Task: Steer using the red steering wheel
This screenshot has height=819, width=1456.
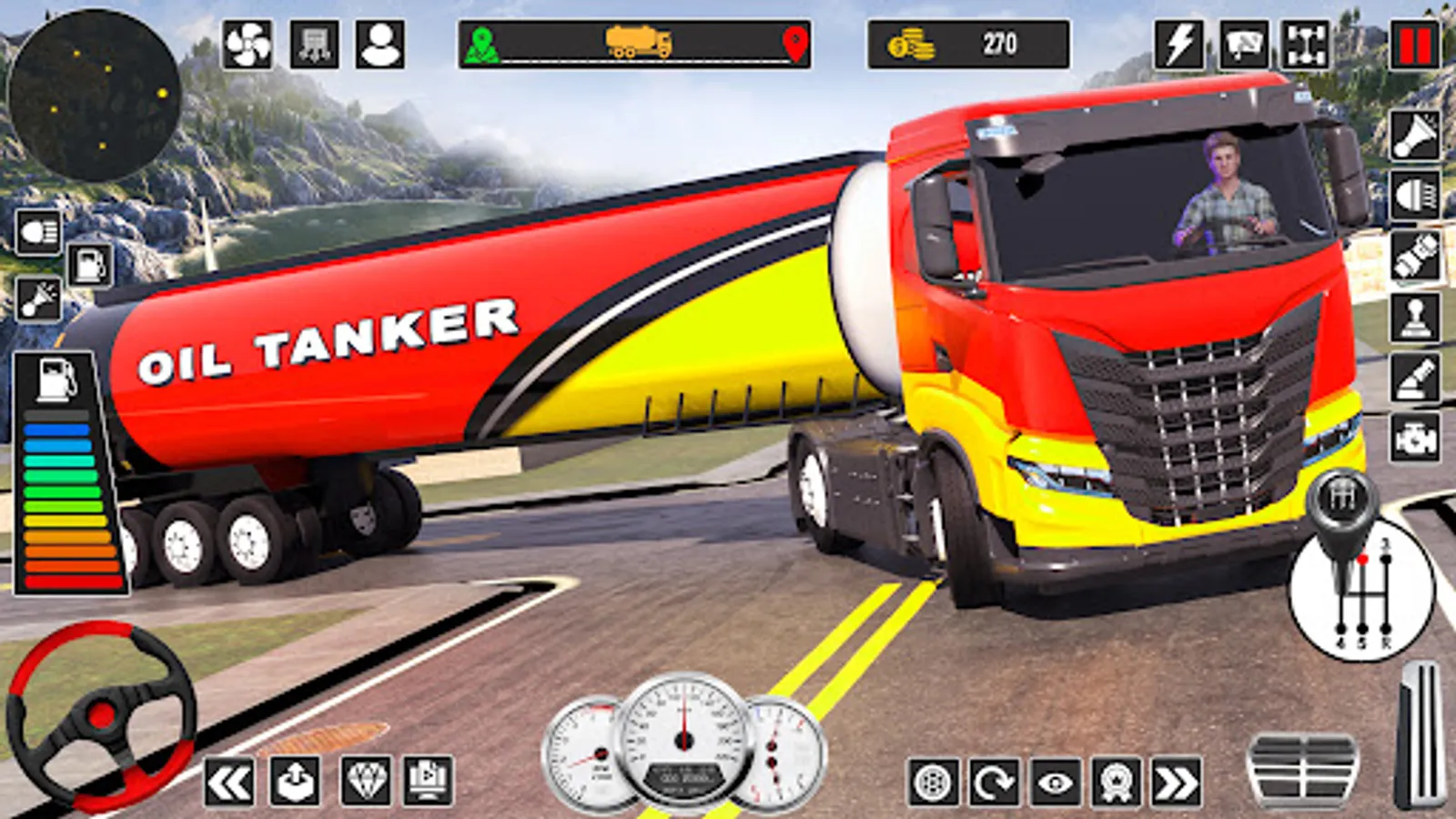Action: point(100,716)
